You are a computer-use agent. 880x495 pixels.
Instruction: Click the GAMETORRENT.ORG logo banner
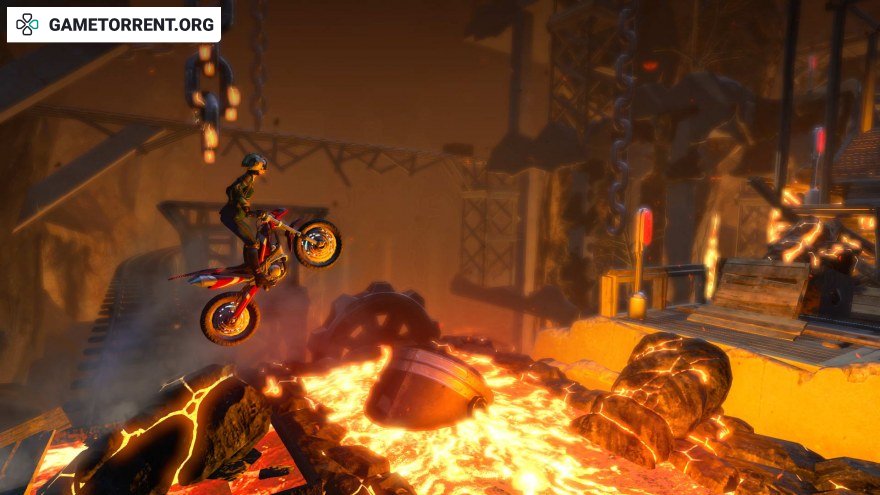click(x=113, y=24)
